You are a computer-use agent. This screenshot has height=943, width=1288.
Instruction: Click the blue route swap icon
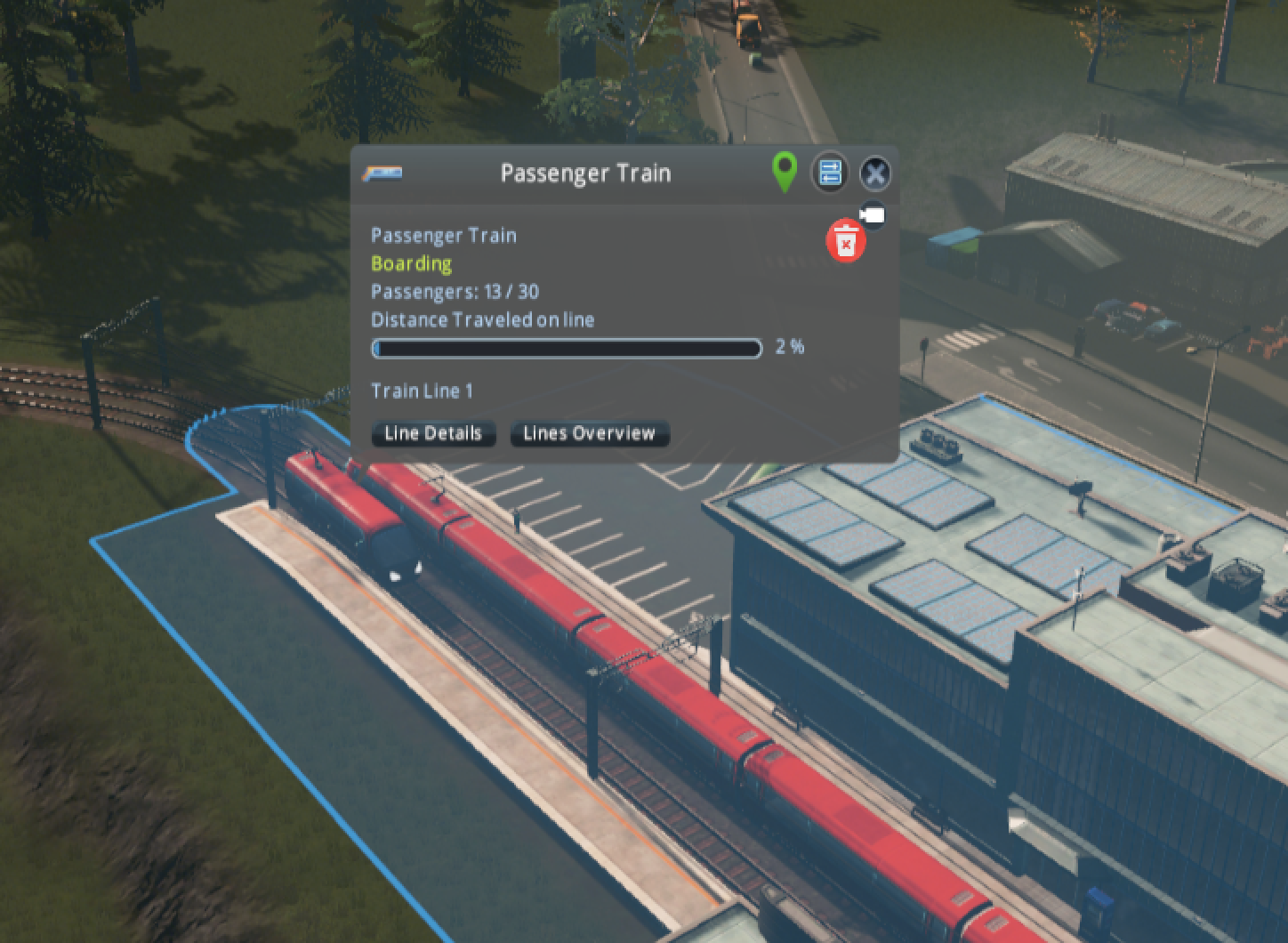pos(829,173)
